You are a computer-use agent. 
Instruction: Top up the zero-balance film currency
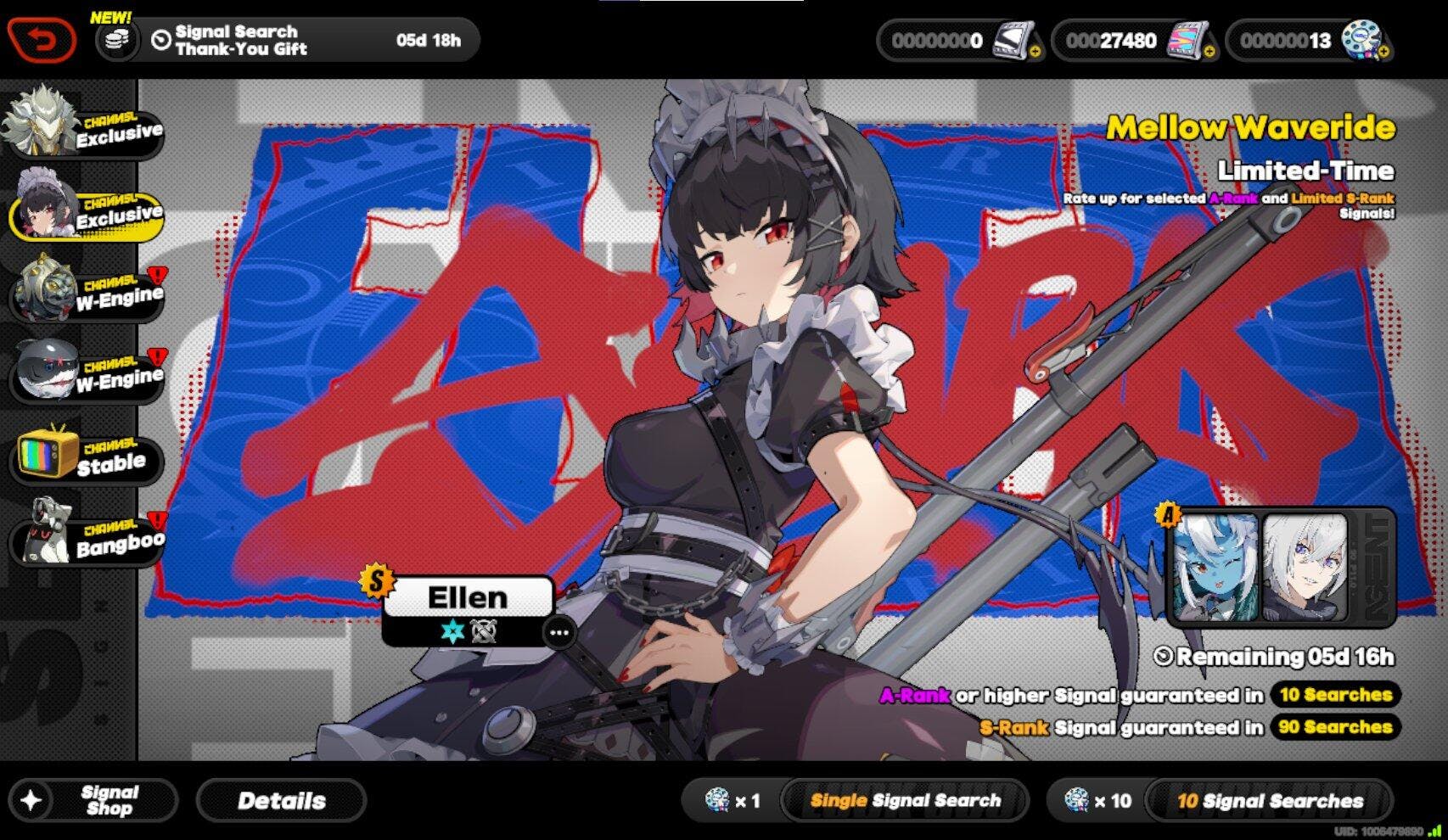point(1034,52)
